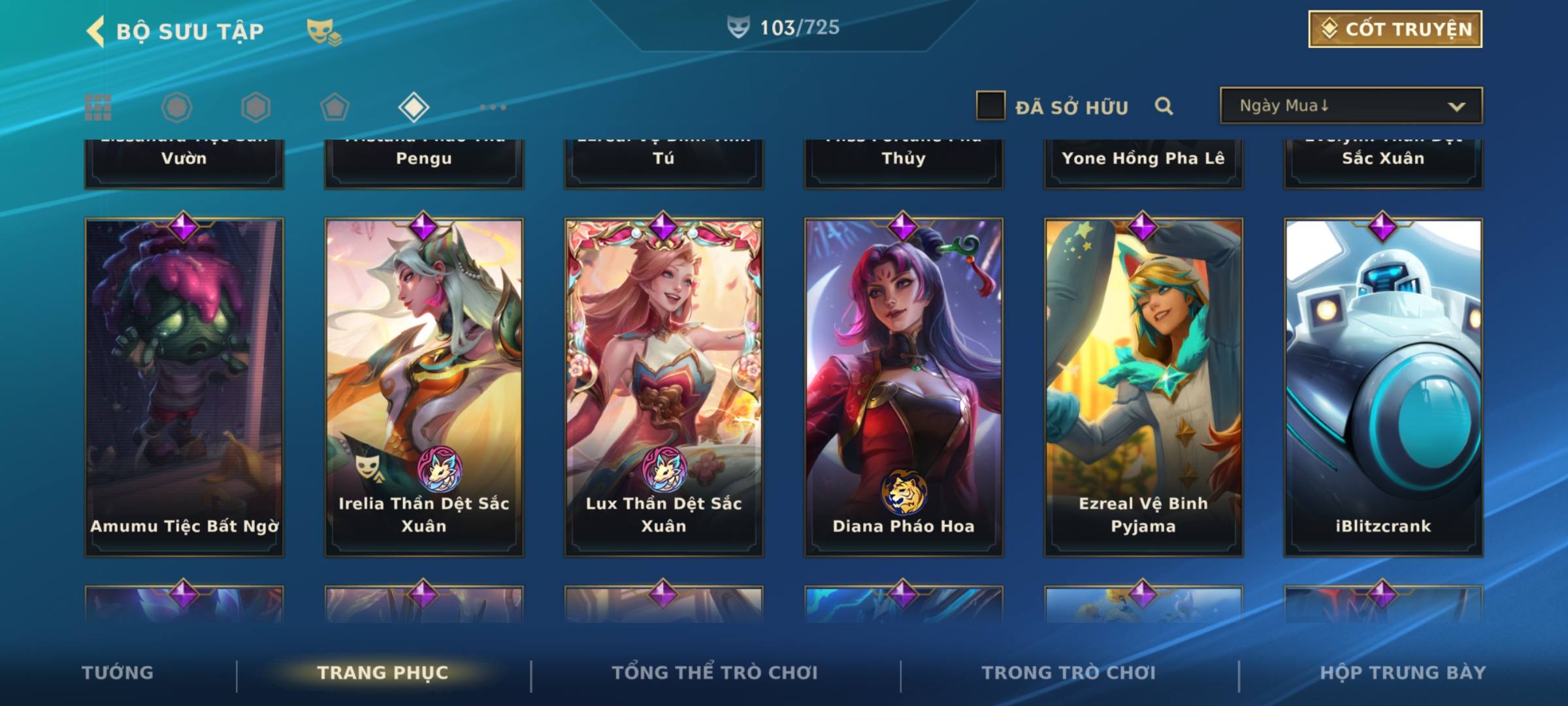
Task: Open the Ngày Mua sort dropdown
Action: (1350, 106)
